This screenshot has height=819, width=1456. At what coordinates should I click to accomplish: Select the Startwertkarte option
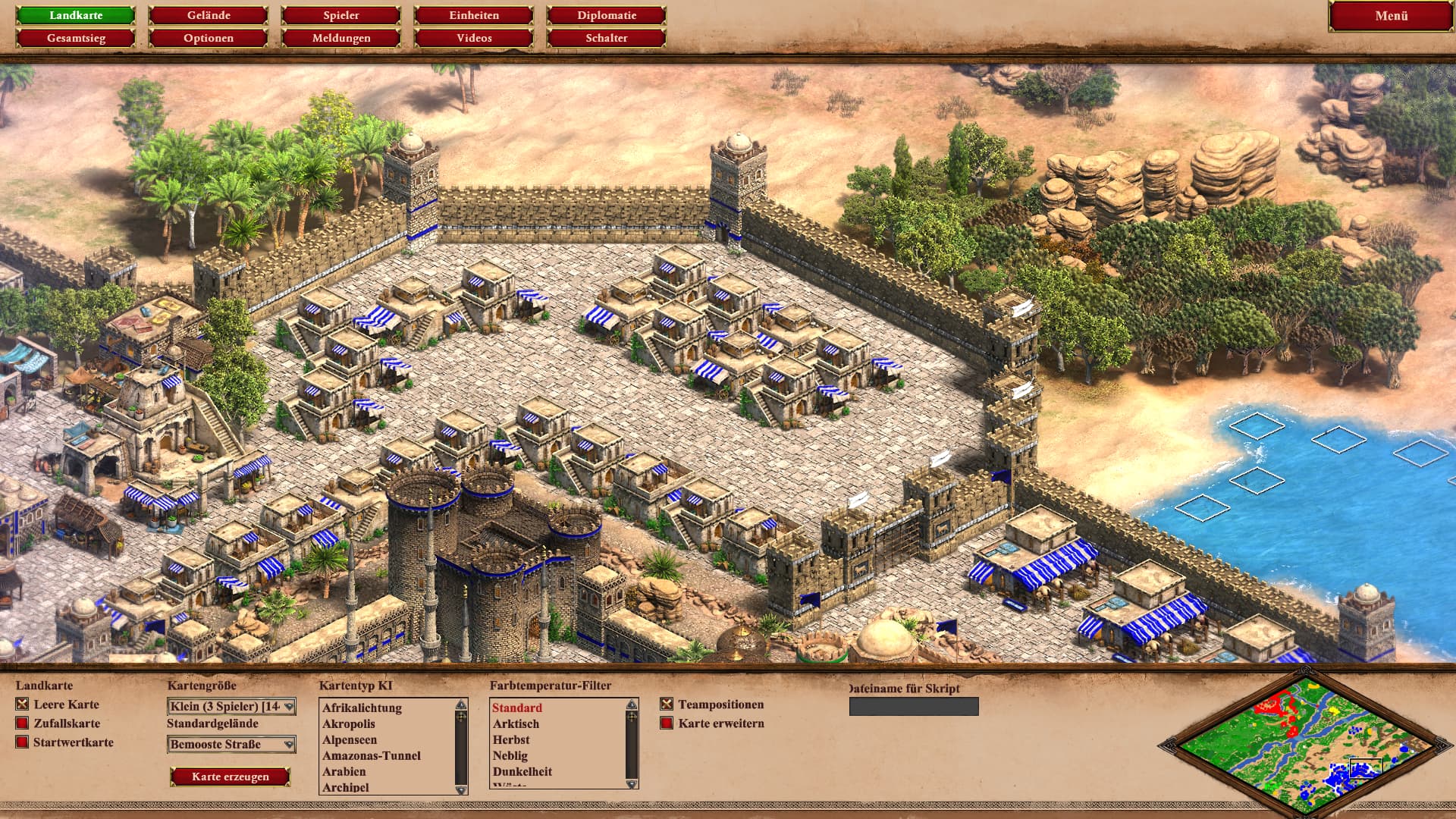pos(22,742)
